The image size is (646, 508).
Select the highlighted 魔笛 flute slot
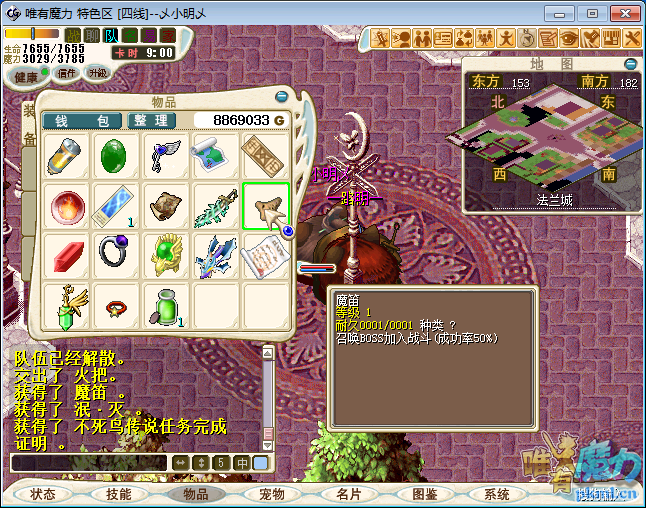266,206
